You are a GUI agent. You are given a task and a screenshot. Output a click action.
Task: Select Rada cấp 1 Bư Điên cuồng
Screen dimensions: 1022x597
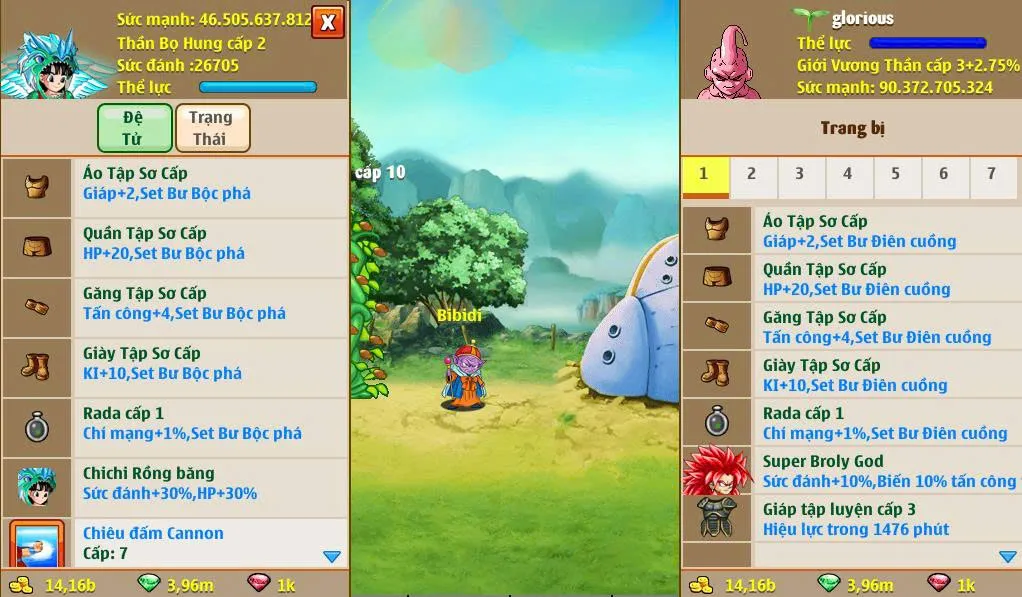click(850, 423)
